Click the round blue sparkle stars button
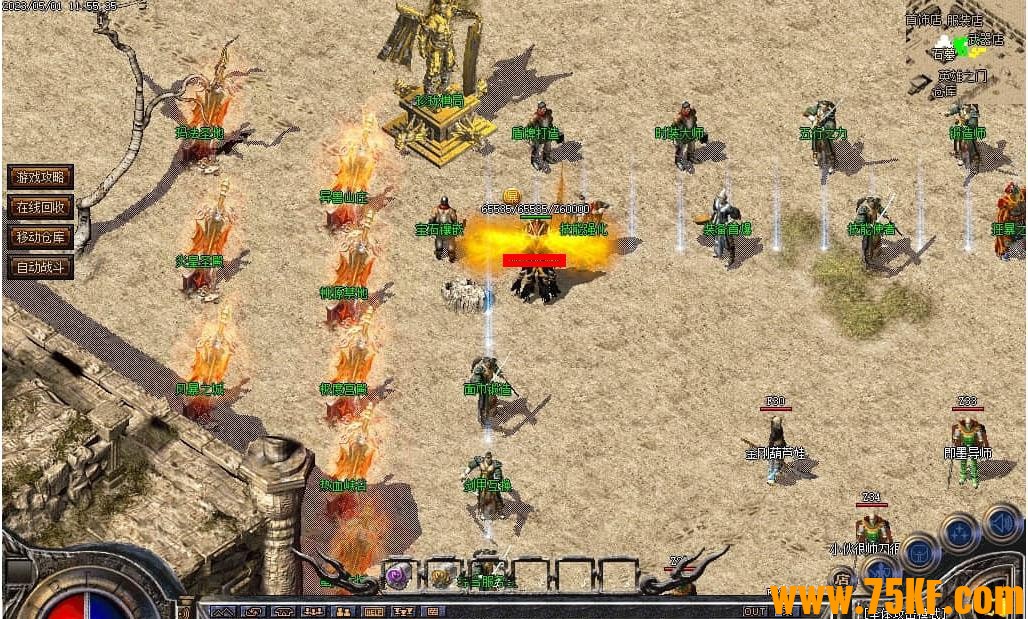 pos(958,532)
